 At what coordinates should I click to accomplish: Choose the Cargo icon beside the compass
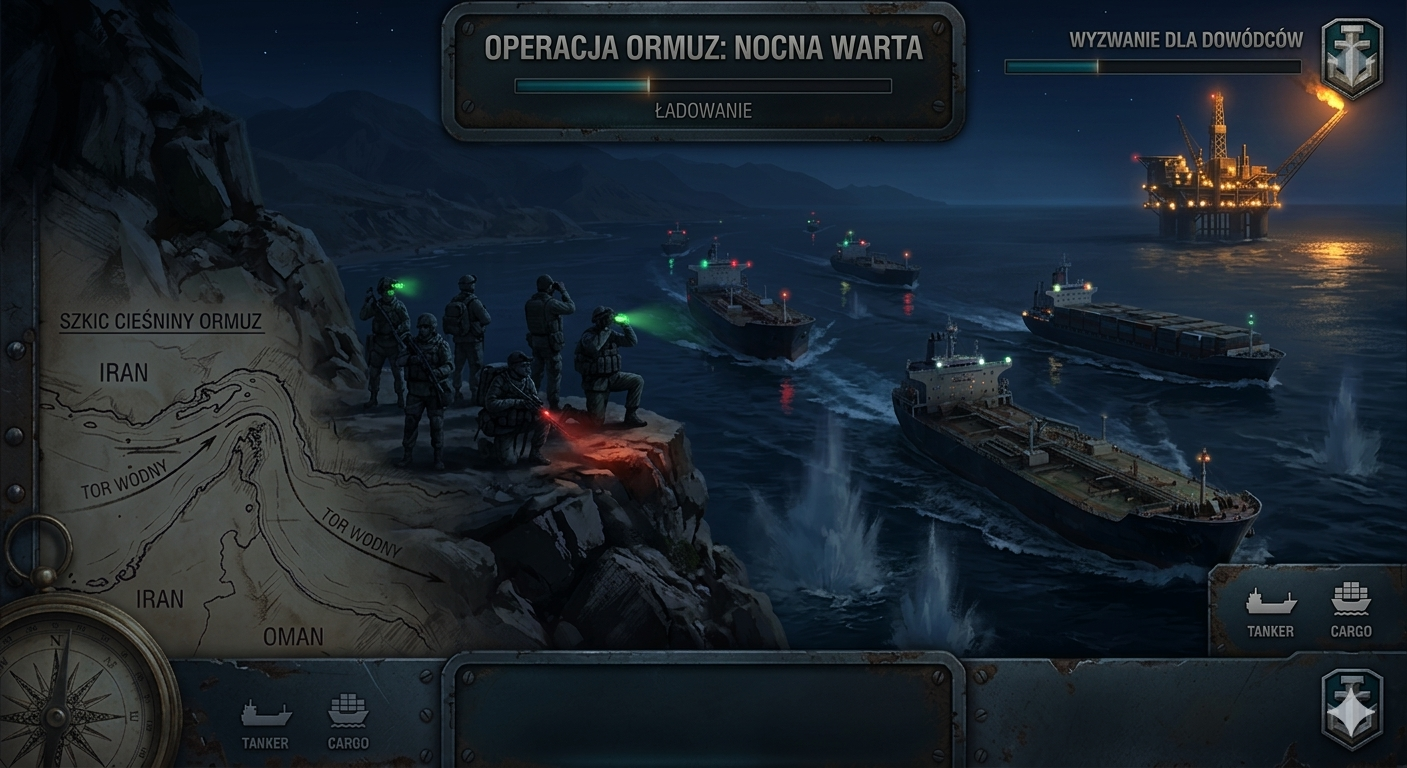click(348, 722)
